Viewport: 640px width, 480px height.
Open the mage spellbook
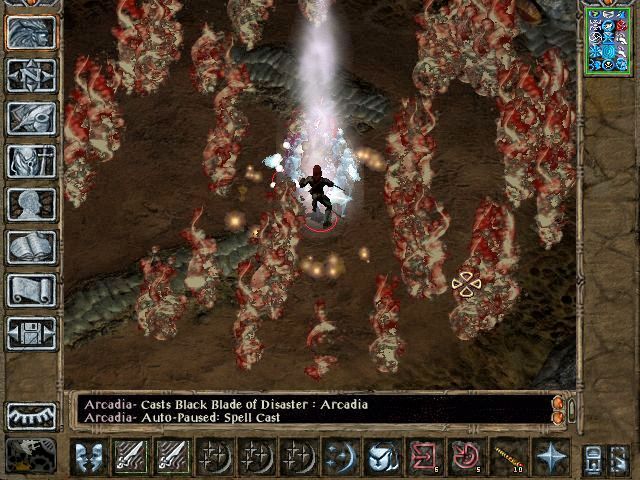tap(31, 247)
